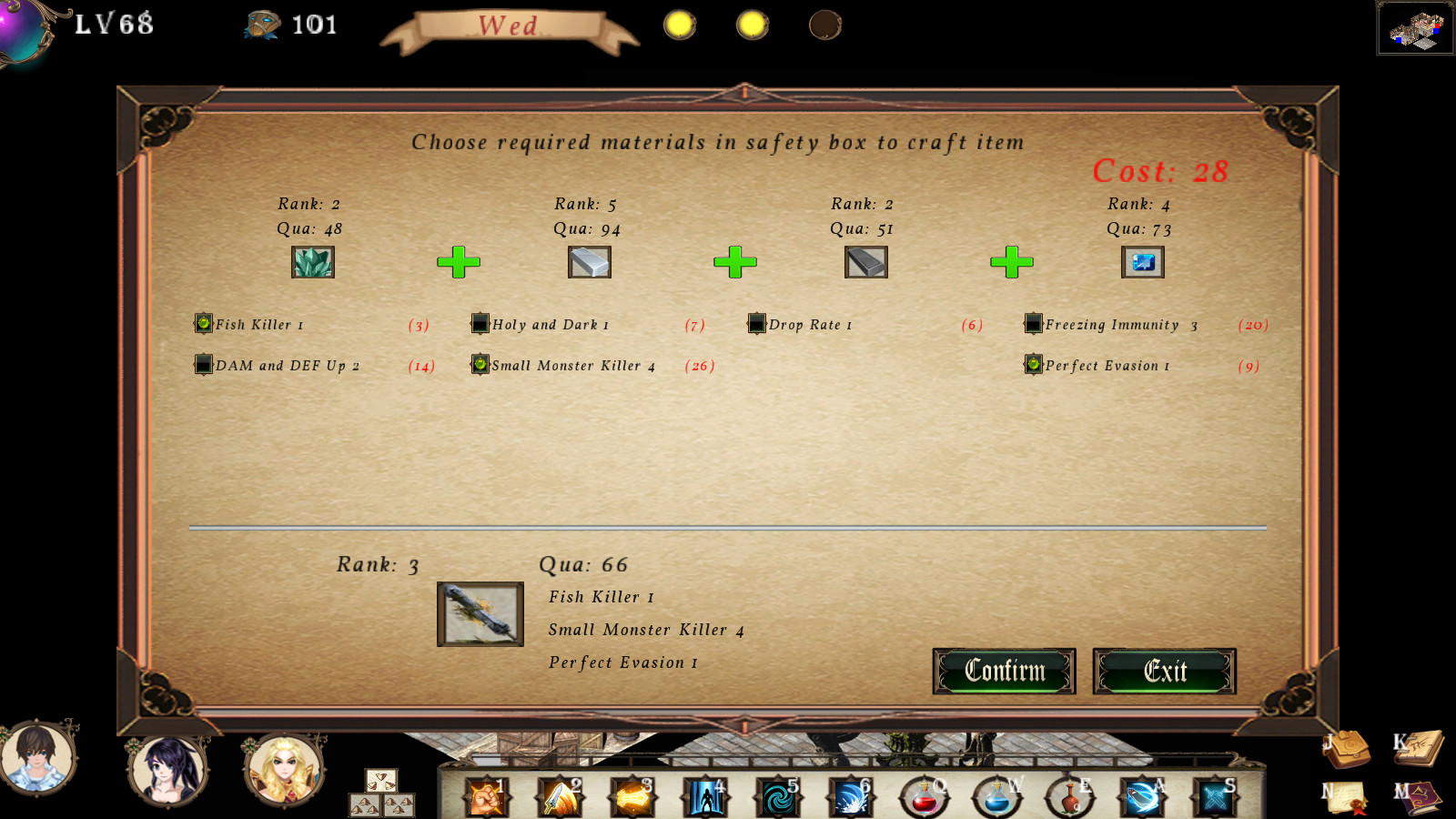Tick the Drop Rate 1 trait checkbox
The height and width of the screenshot is (819, 1456).
(x=757, y=323)
